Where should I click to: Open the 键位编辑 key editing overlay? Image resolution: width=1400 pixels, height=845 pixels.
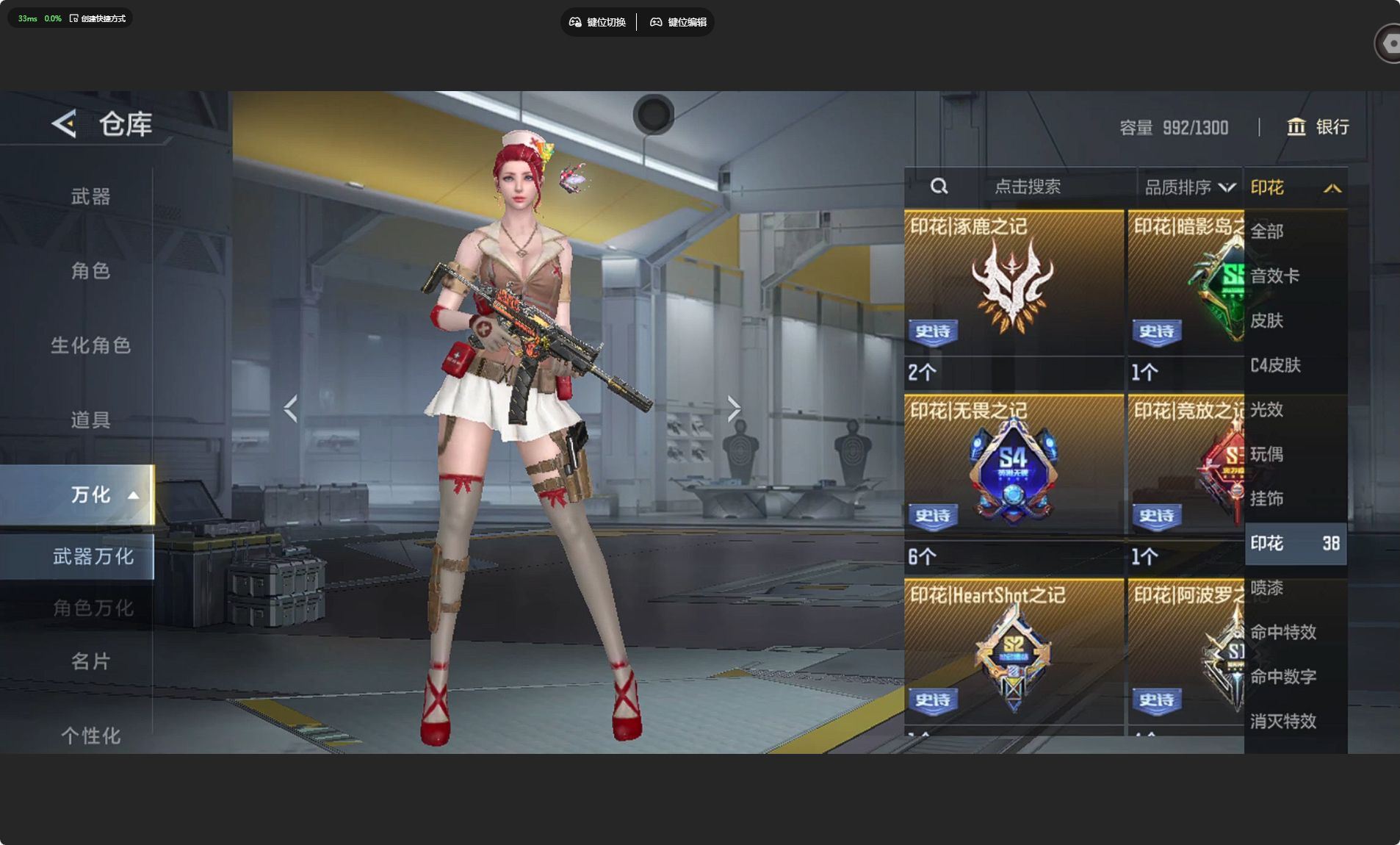[x=679, y=22]
